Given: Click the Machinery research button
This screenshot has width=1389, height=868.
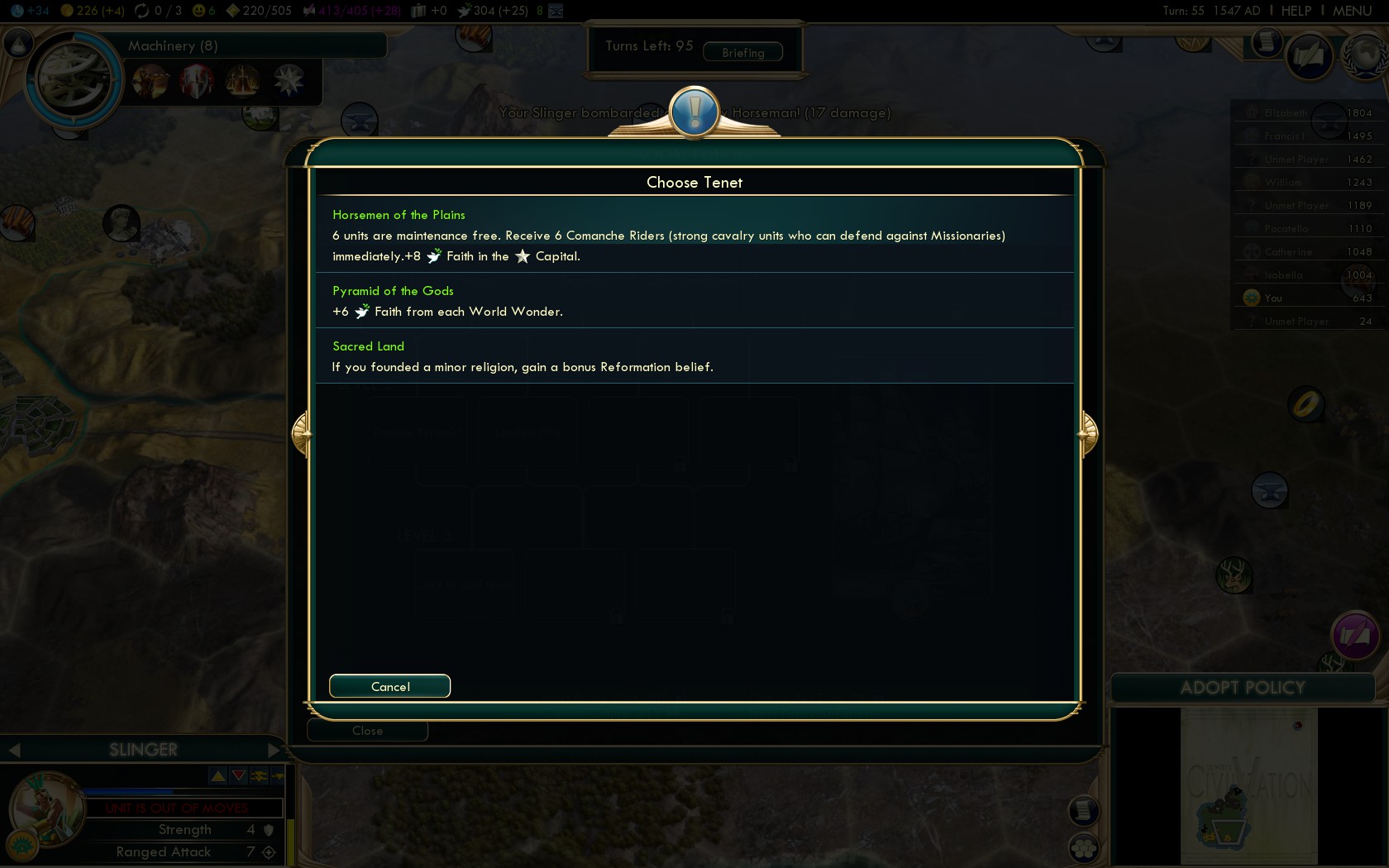Looking at the screenshot, I should [74, 80].
